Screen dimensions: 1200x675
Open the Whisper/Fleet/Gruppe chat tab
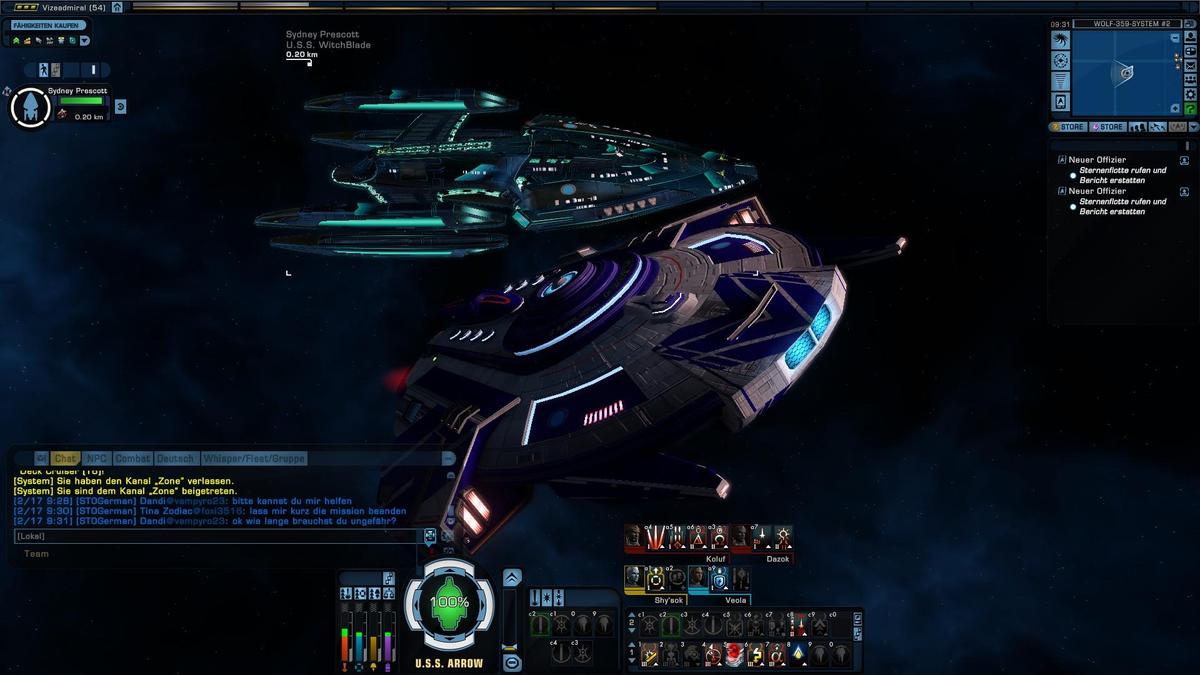tap(254, 459)
